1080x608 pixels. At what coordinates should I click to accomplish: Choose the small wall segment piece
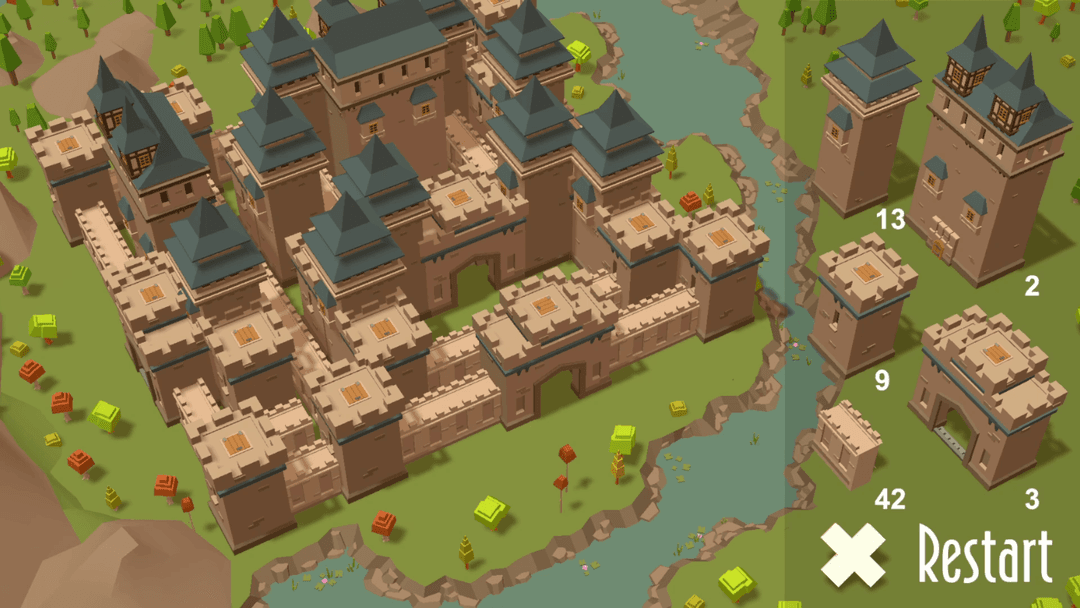(848, 443)
